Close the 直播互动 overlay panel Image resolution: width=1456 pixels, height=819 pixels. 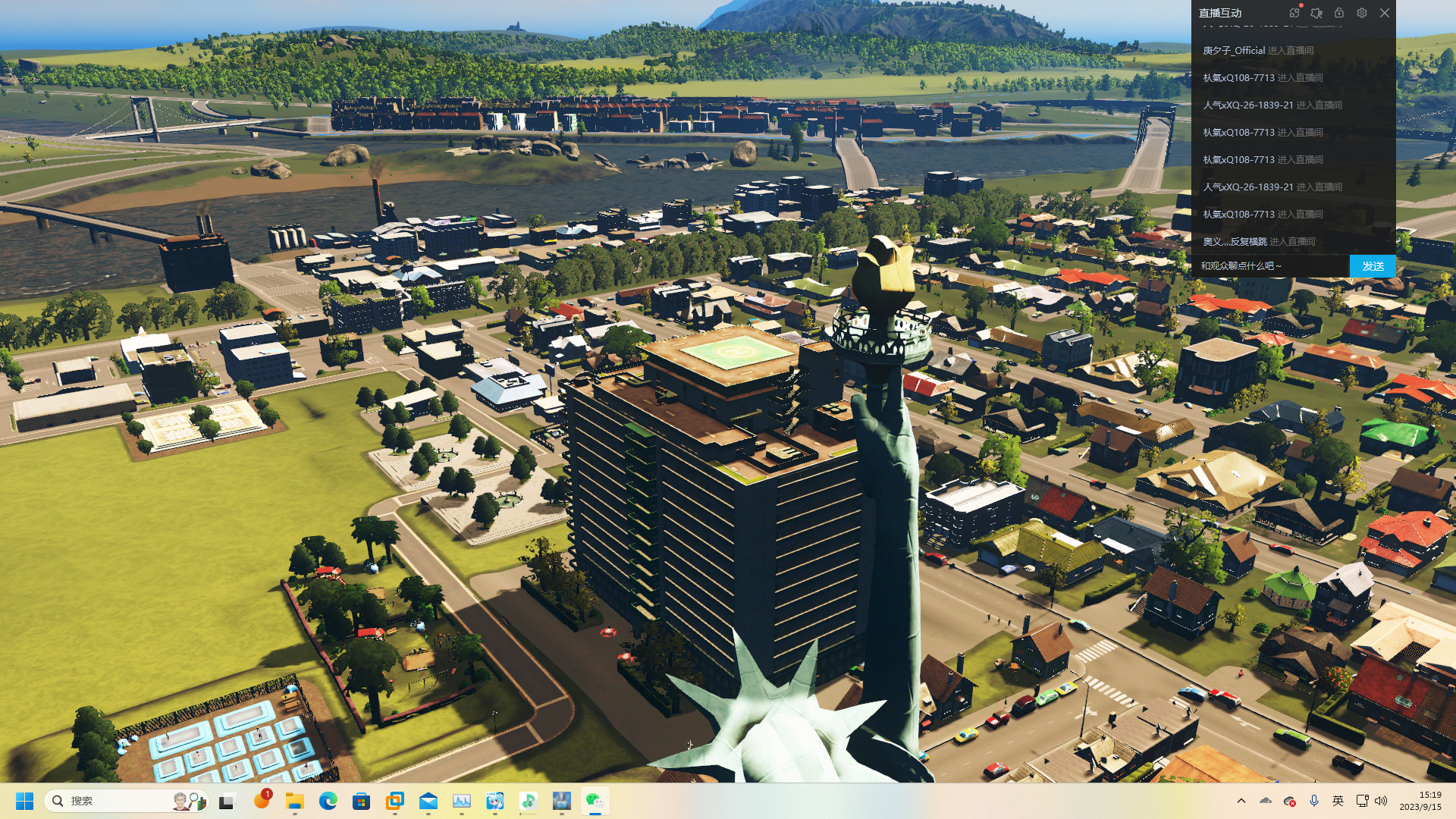point(1385,13)
